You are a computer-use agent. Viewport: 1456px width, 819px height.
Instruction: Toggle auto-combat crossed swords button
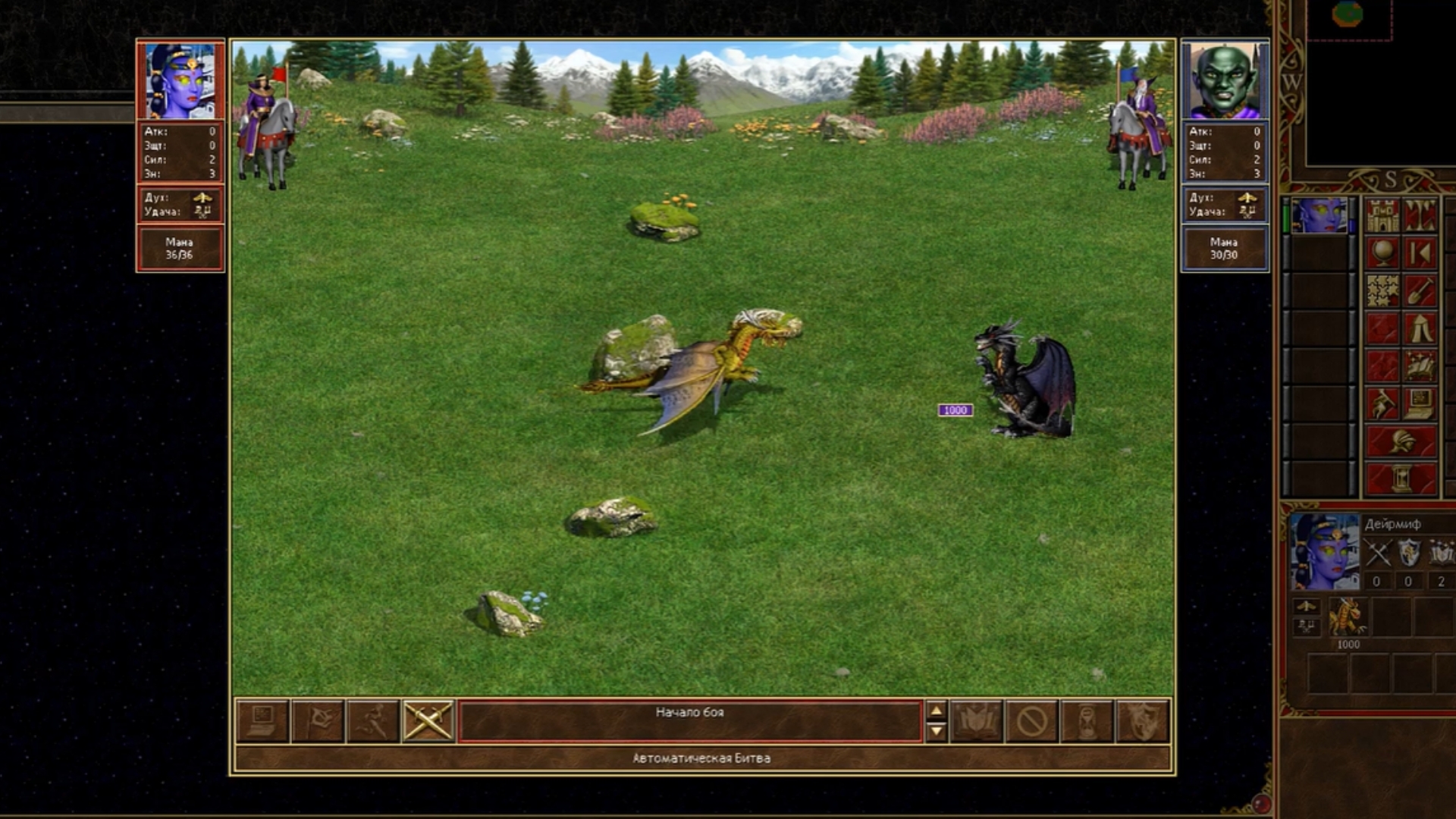(x=428, y=720)
